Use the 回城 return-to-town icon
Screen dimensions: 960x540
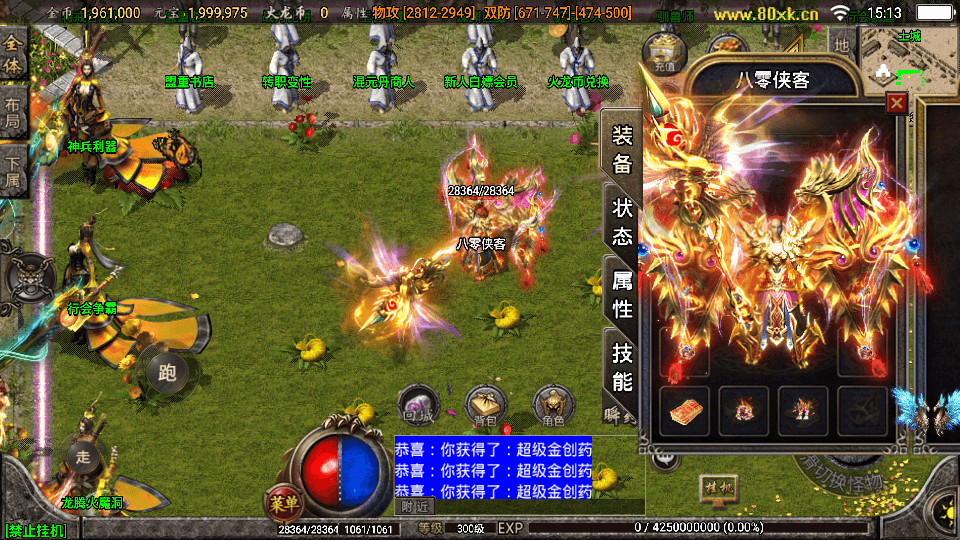click(x=416, y=405)
